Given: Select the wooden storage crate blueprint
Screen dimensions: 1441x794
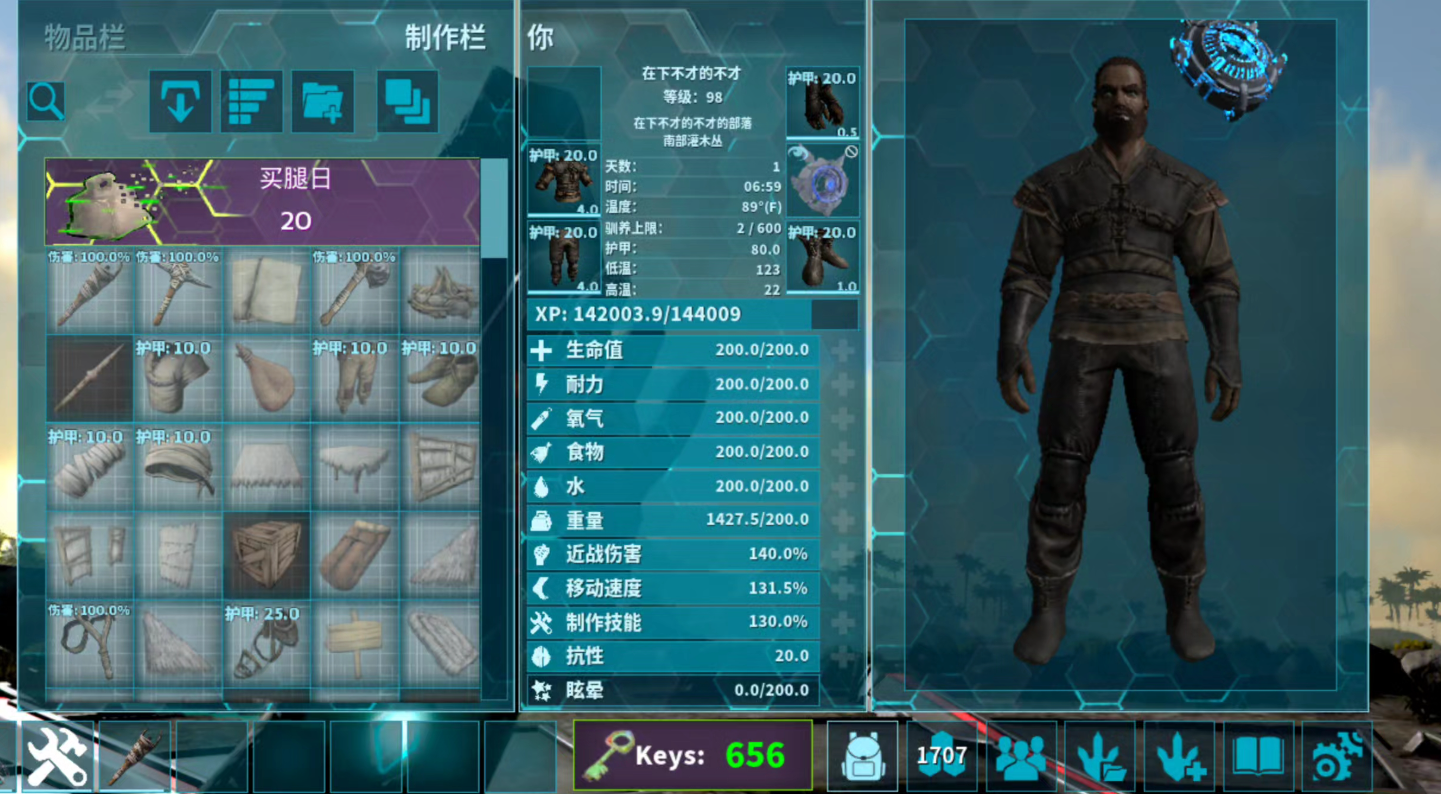Looking at the screenshot, I should click(267, 554).
